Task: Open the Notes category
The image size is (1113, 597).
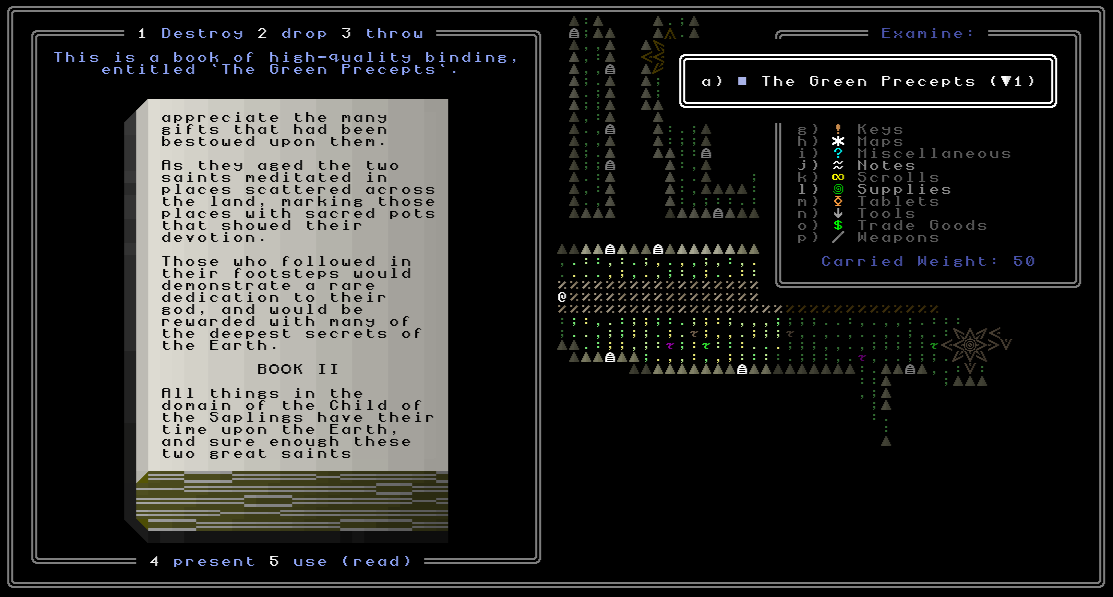Action: coord(885,165)
